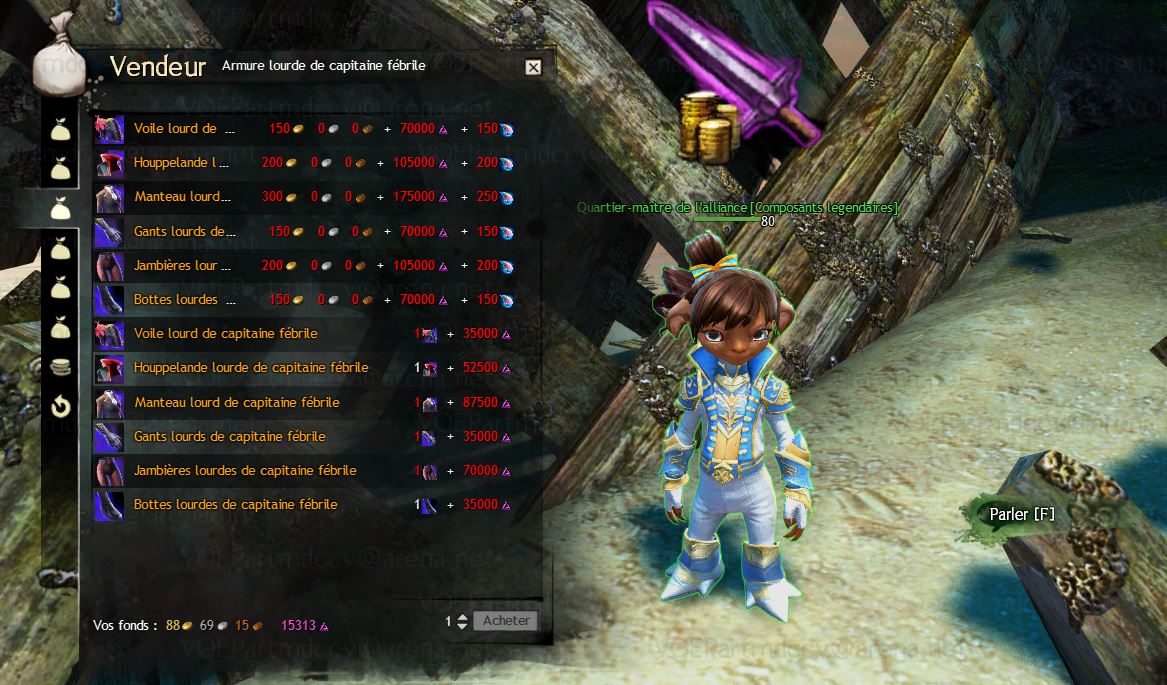Increase the purchase quantity with the up arrow
This screenshot has height=685, width=1167.
[461, 616]
